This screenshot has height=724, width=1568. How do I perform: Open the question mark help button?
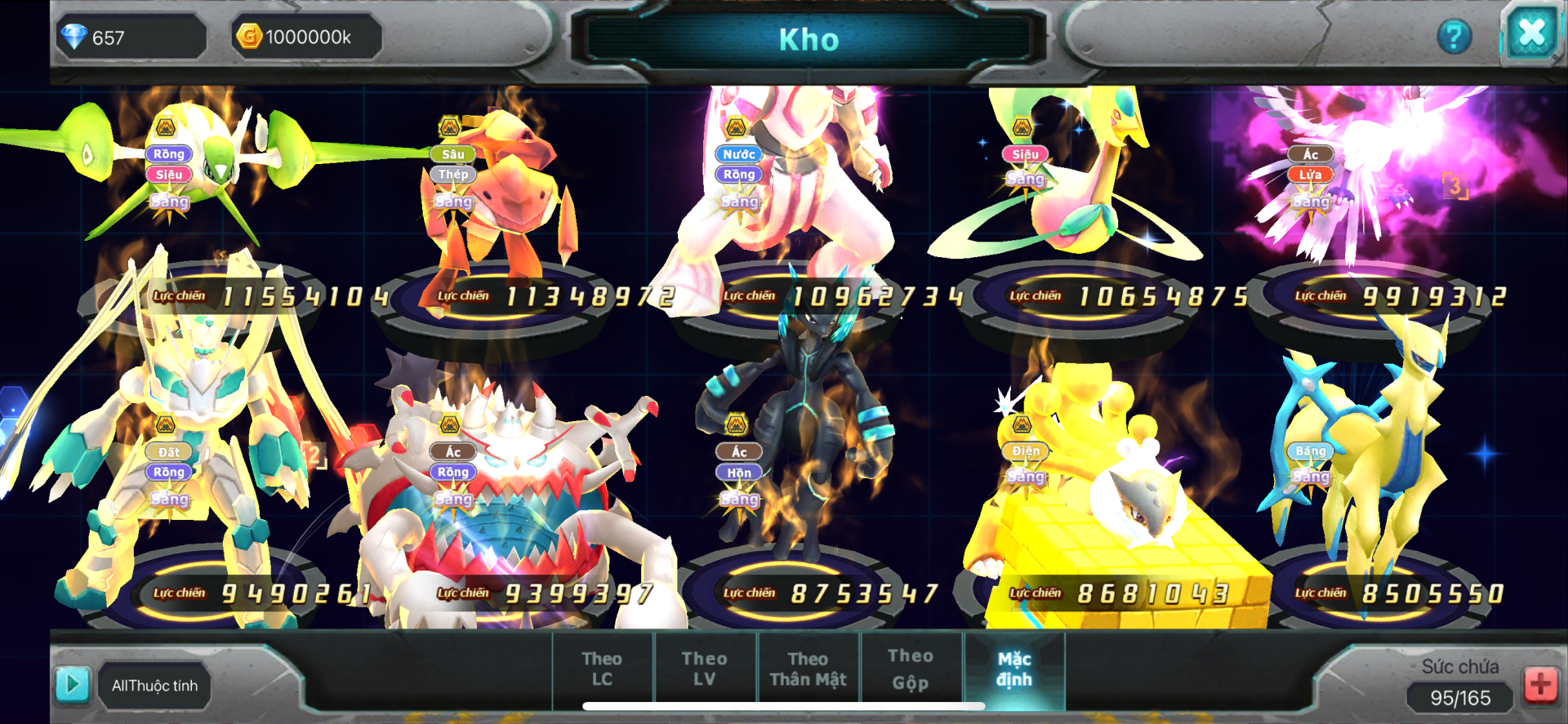(1454, 37)
